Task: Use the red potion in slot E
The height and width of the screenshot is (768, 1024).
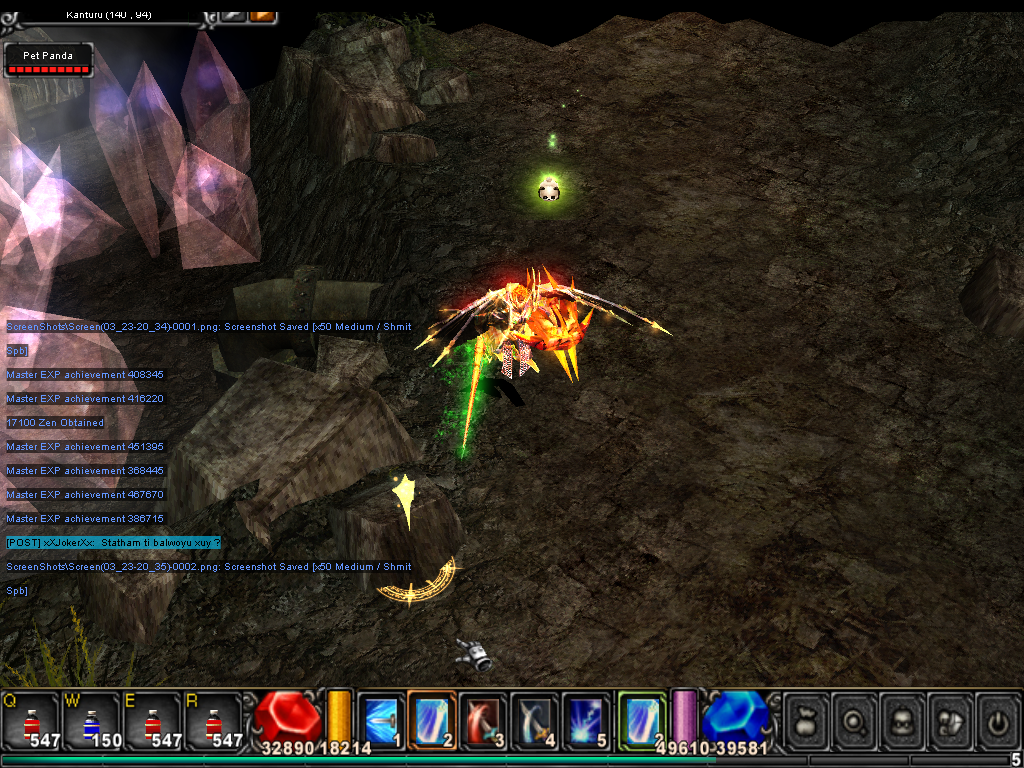Action: coord(154,720)
